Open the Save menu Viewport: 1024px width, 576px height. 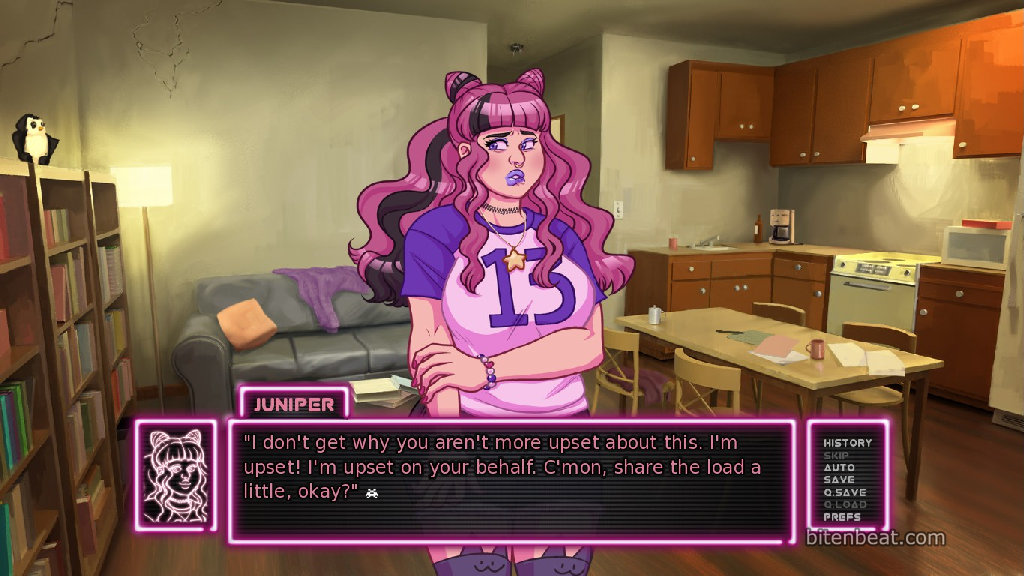[839, 480]
